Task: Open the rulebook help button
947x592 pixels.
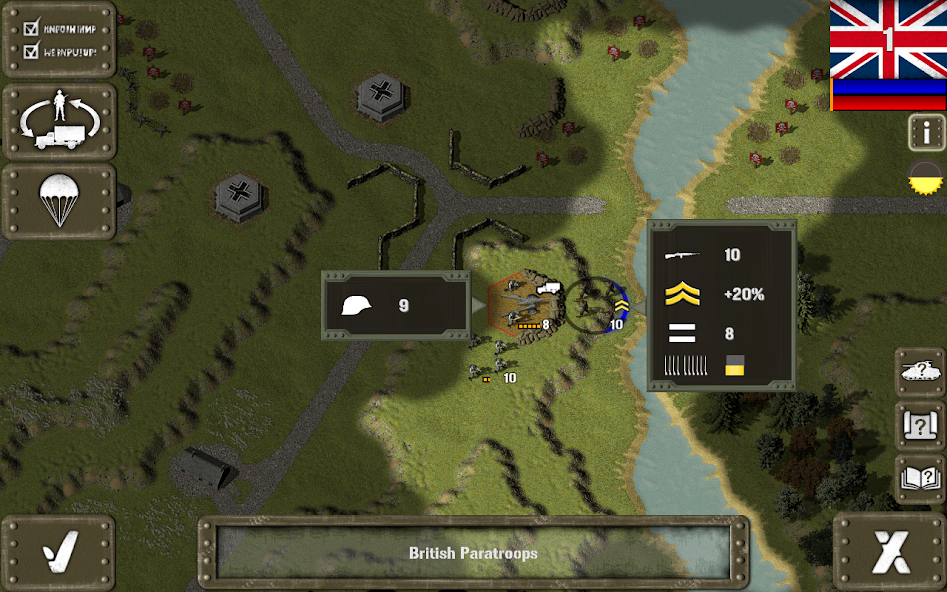Action: 920,481
